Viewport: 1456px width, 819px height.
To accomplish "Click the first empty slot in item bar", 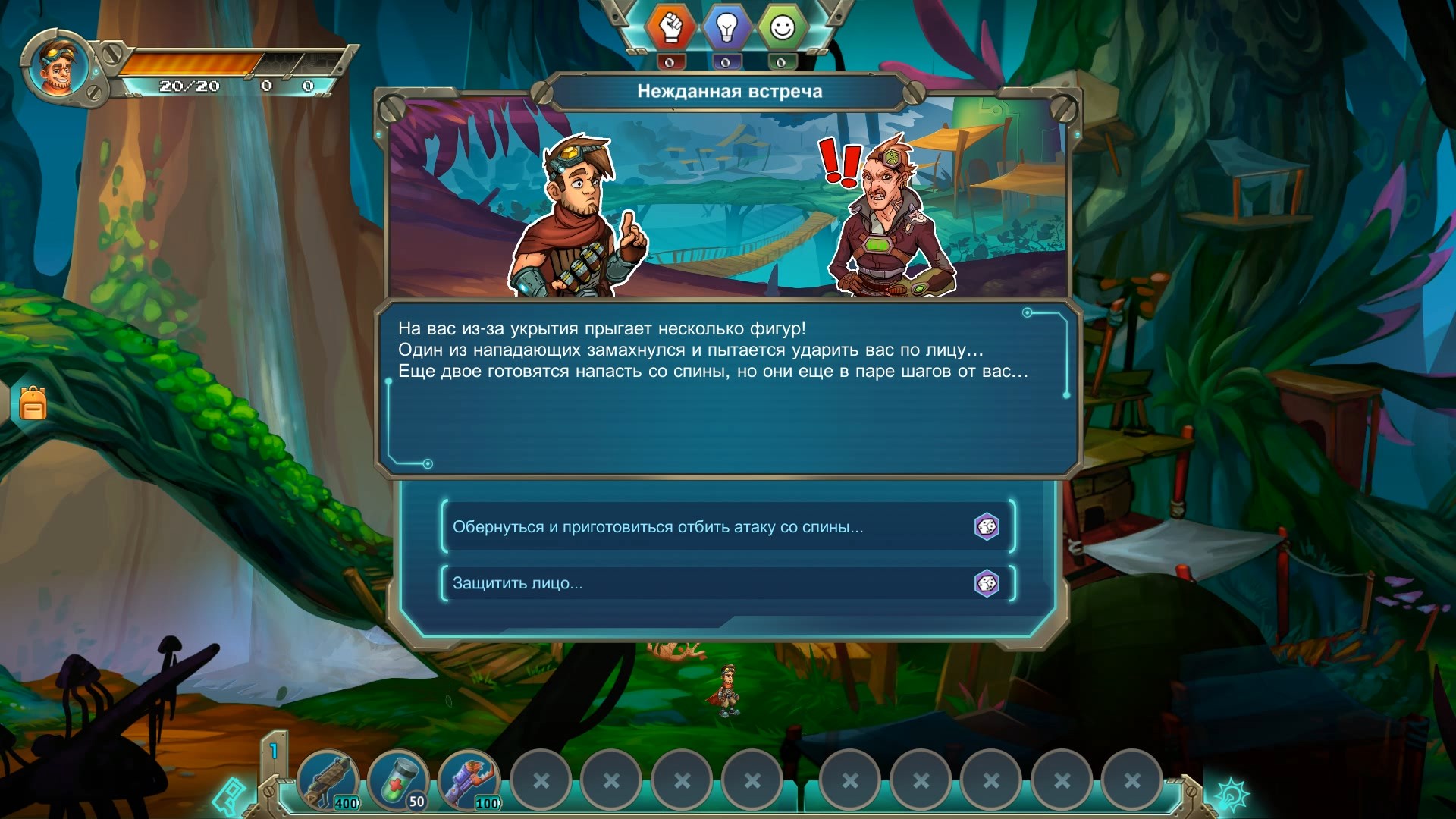I will pos(541,778).
